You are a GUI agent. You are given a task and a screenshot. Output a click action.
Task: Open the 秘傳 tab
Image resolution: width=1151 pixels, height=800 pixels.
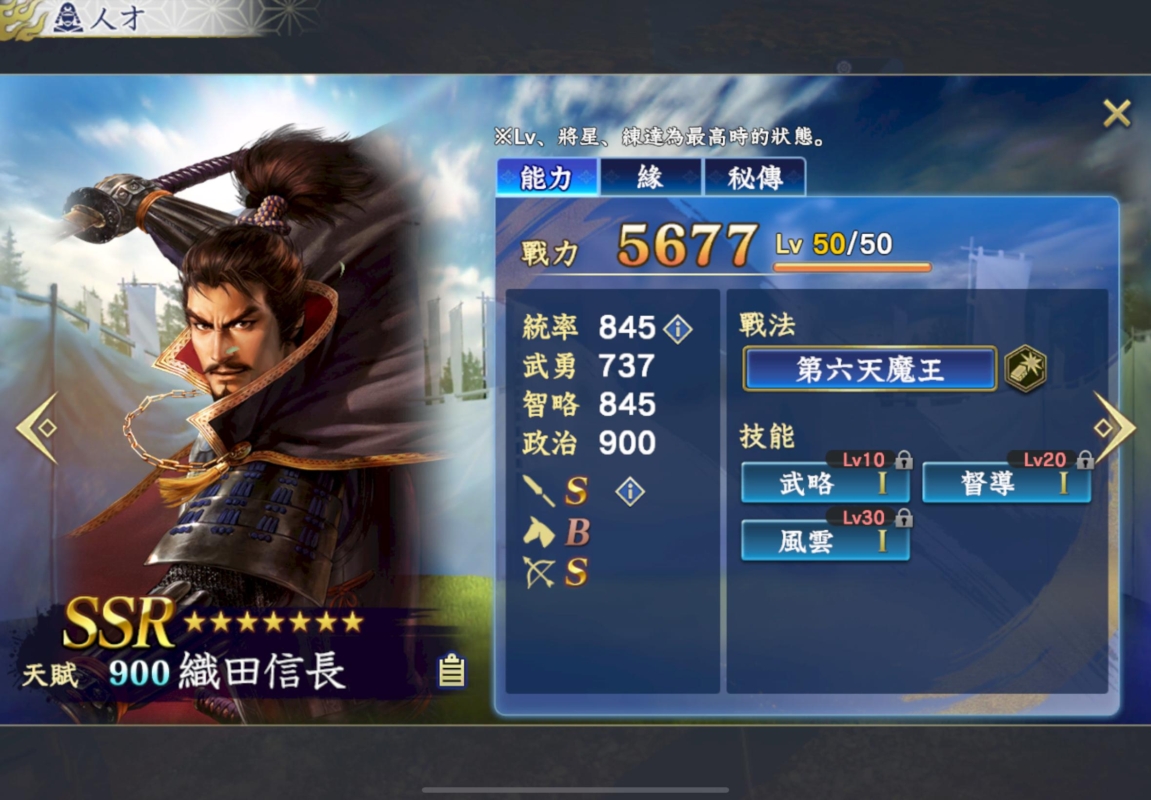click(x=755, y=178)
